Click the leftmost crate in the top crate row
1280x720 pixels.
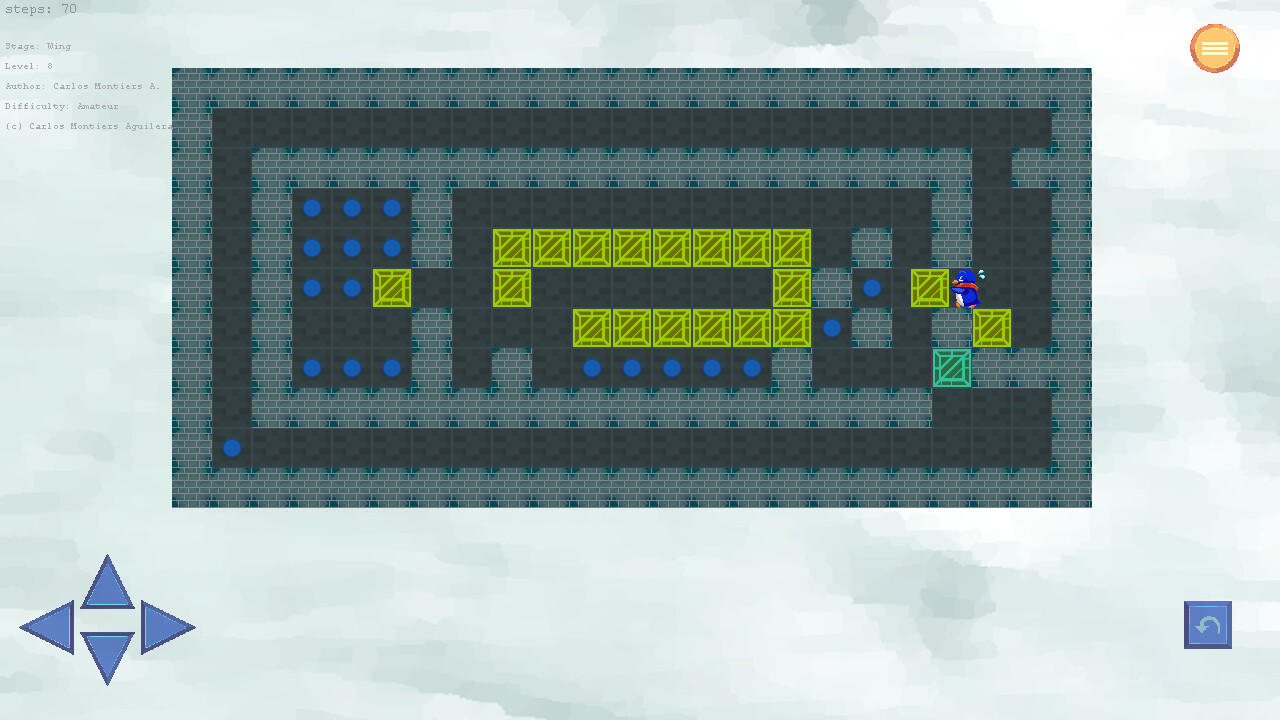pos(512,248)
